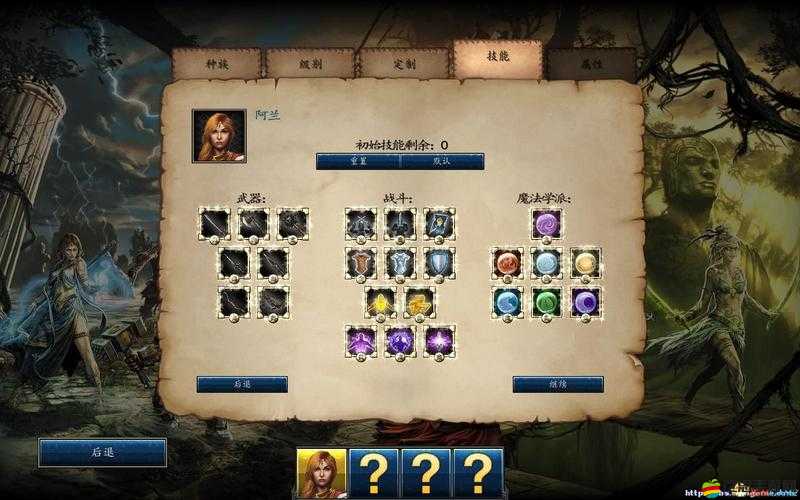Screen dimensions: 800x500
Task: Switch to the 种族 tab
Action: coord(216,62)
